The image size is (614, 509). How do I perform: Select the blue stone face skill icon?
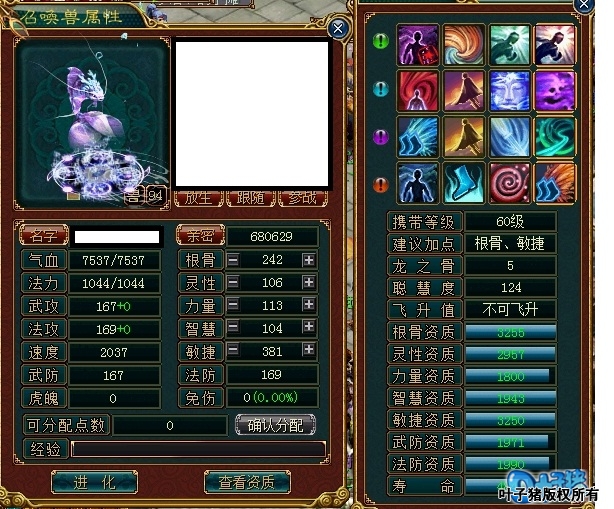(510, 90)
